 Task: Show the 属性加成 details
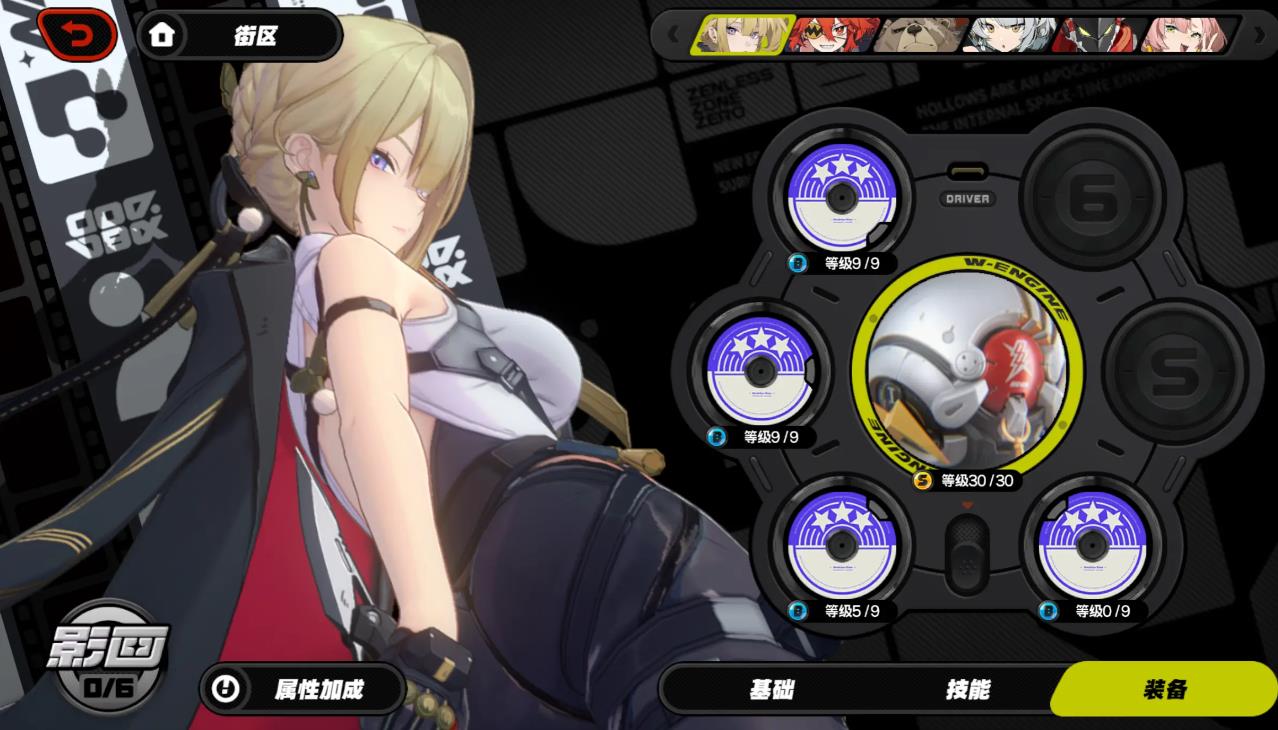[302, 689]
